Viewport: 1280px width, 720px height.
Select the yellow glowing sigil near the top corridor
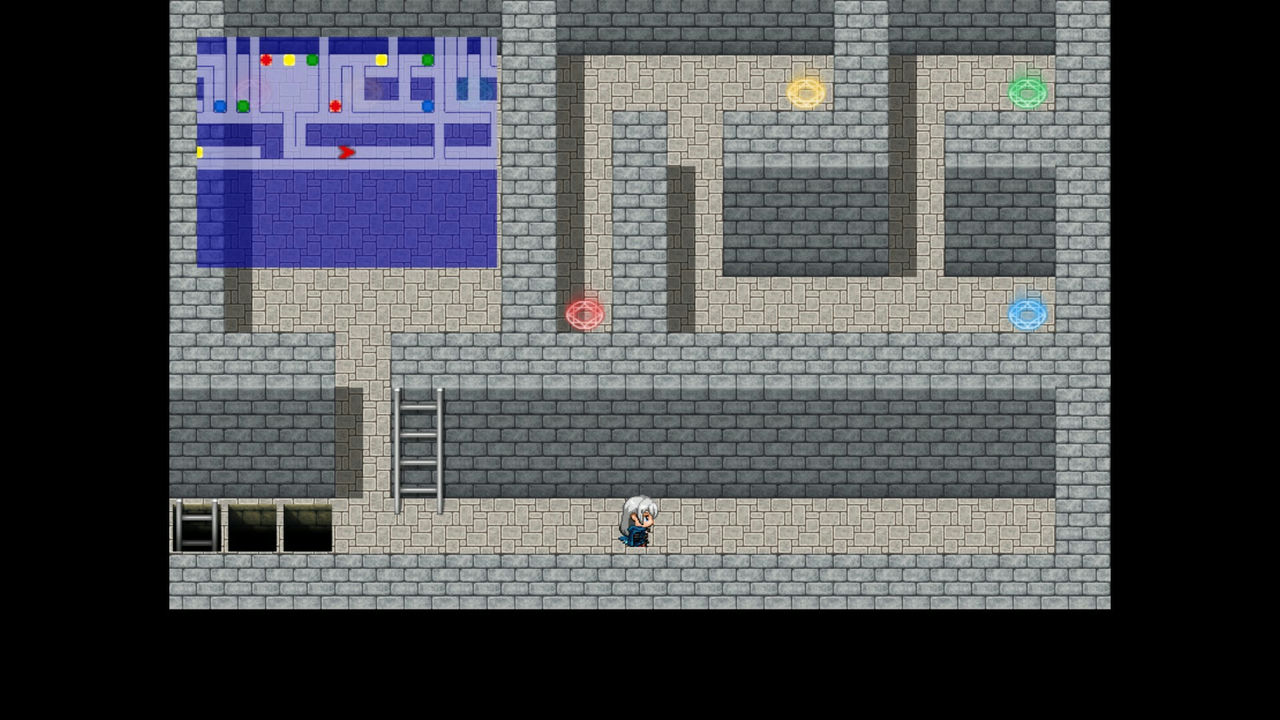click(x=806, y=92)
